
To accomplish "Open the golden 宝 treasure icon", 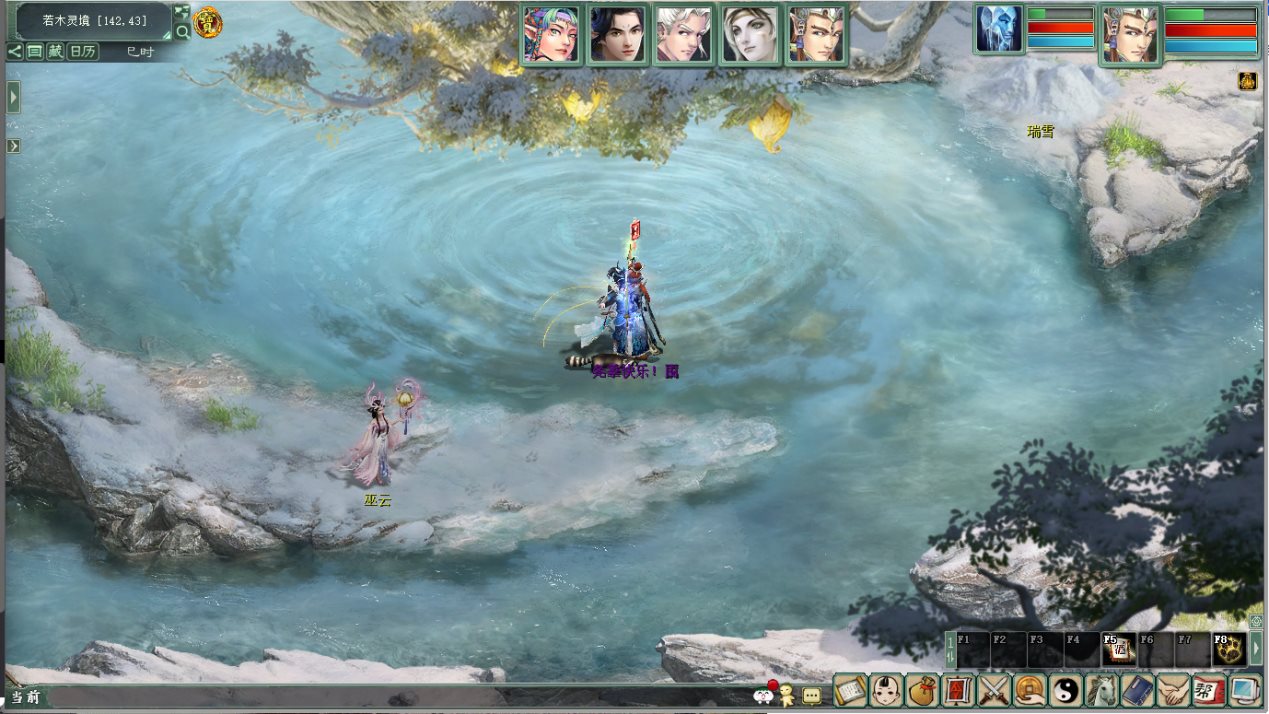I will (208, 21).
